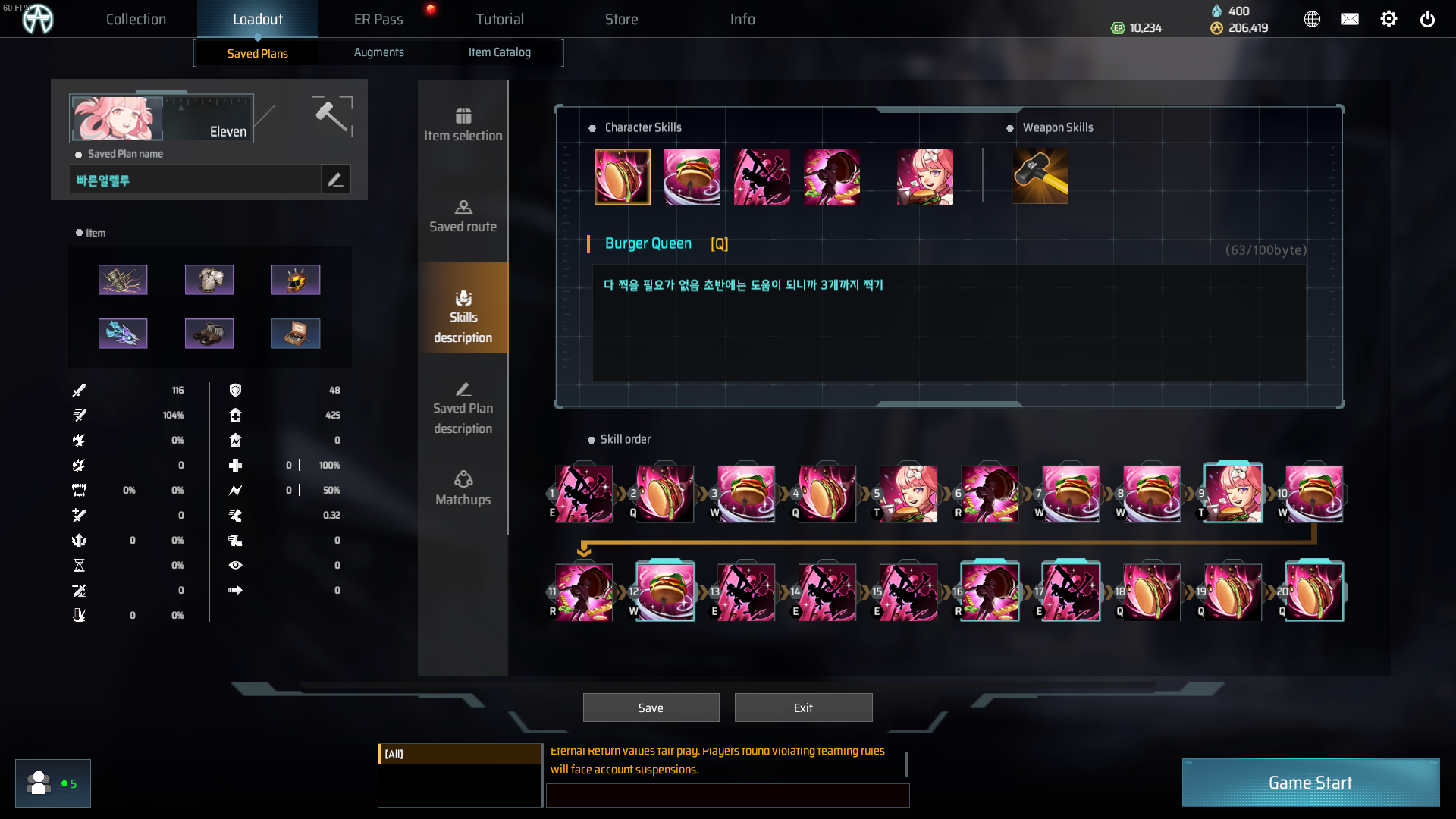Select the Item selection section
The width and height of the screenshot is (1456, 819).
tap(463, 125)
